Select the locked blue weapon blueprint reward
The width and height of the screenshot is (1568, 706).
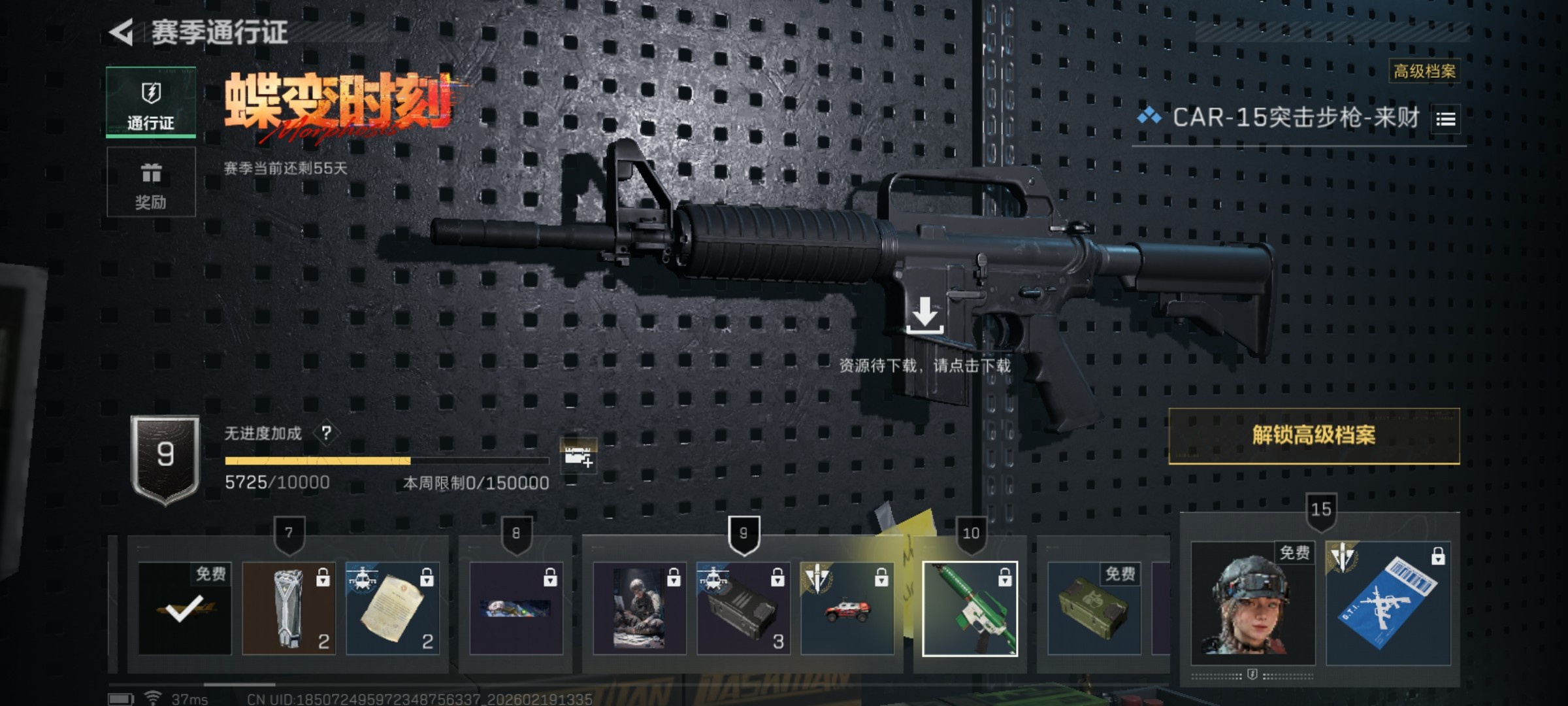tap(1388, 603)
